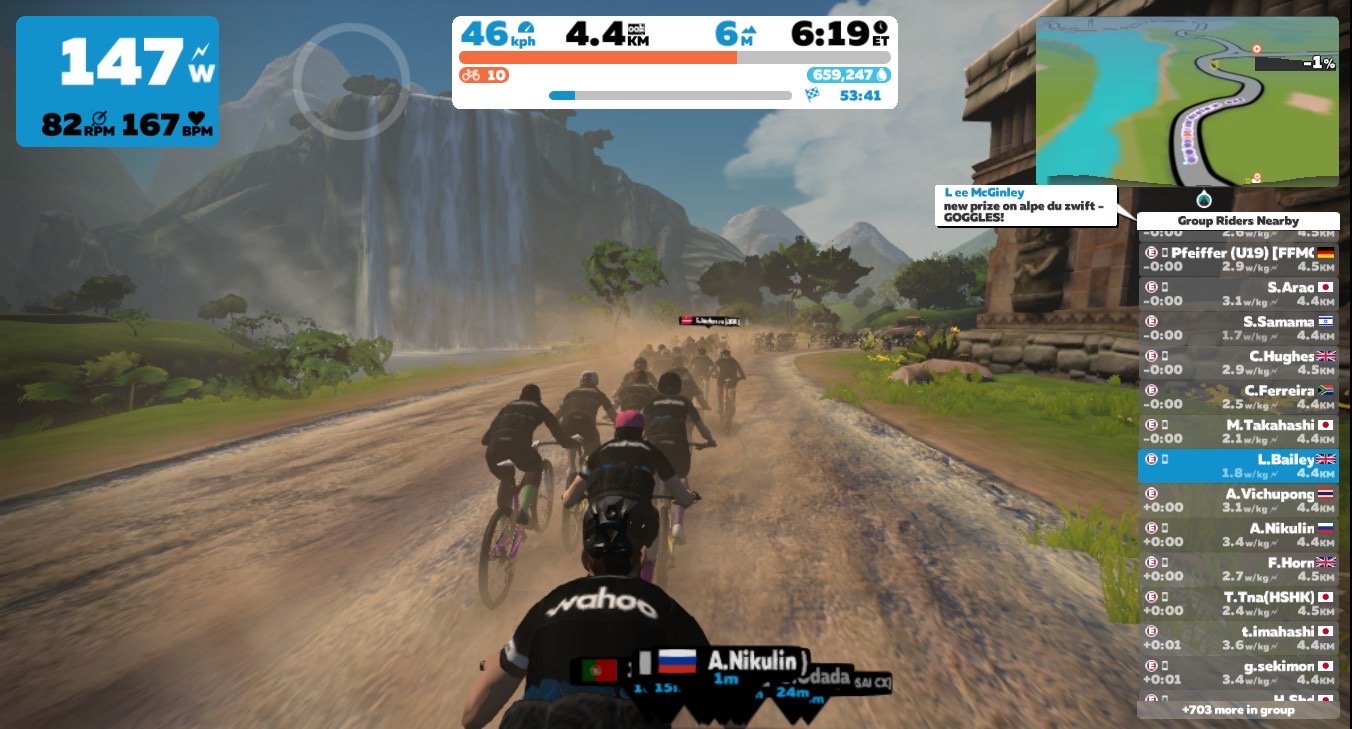Click the 147 W power panel
Viewport: 1352px width, 729px height.
117,81
